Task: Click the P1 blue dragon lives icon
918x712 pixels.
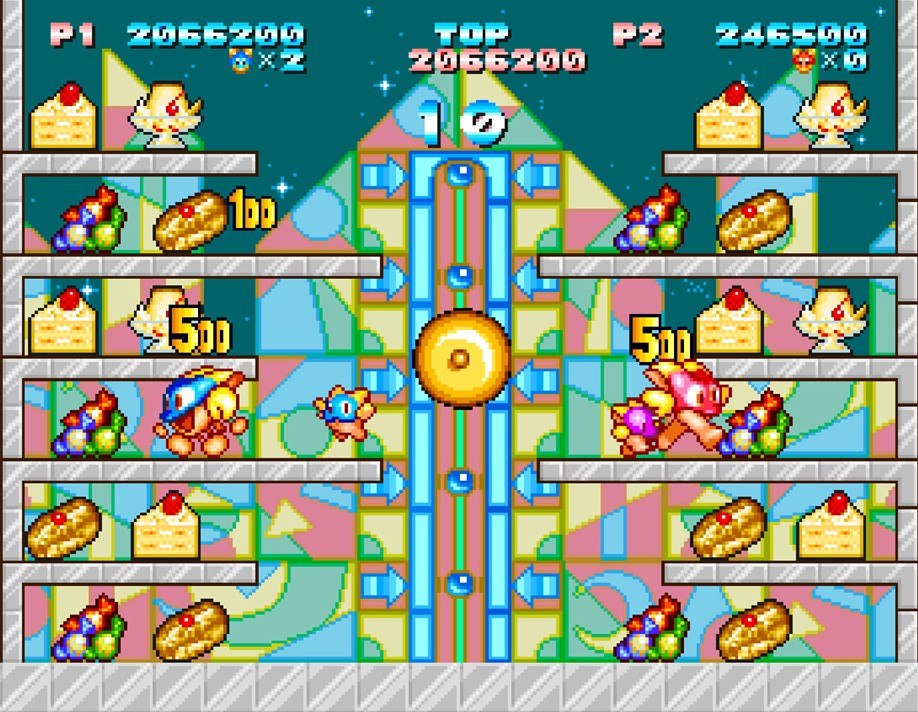Action: pyautogui.click(x=240, y=62)
